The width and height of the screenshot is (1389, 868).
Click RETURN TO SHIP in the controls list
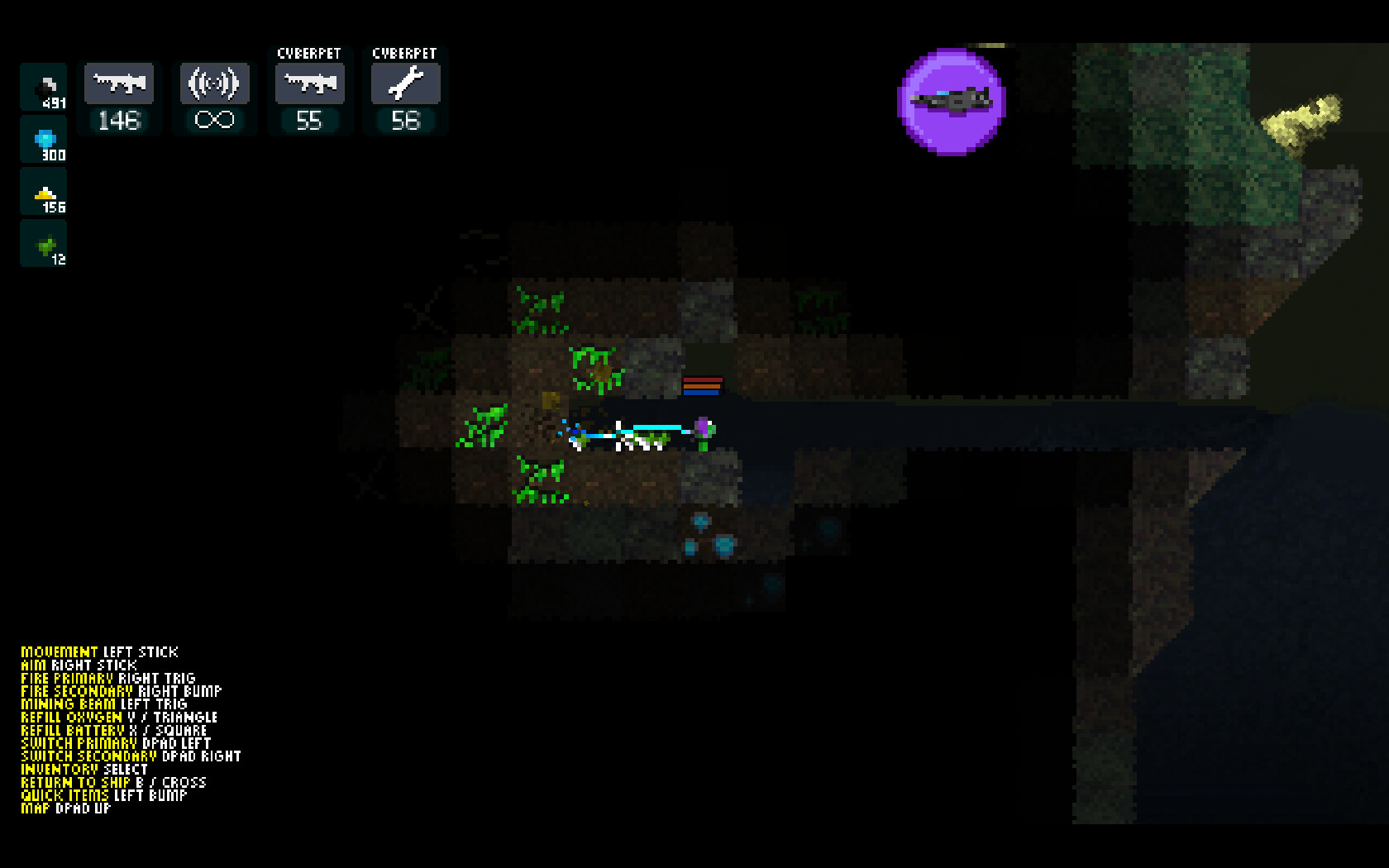[x=76, y=782]
